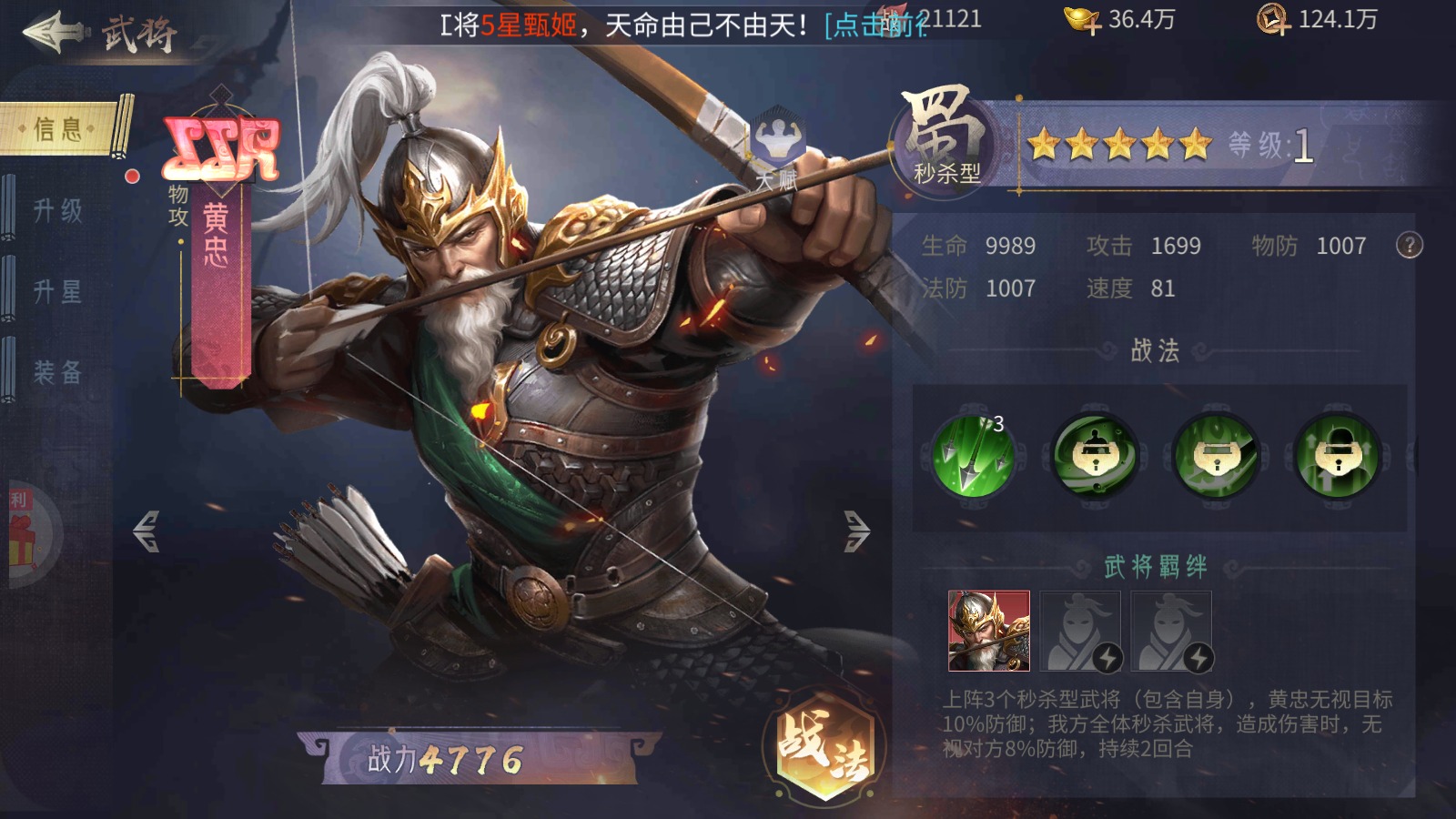Click the 点击前往 announcement link
1456x819 pixels.
click(x=874, y=25)
